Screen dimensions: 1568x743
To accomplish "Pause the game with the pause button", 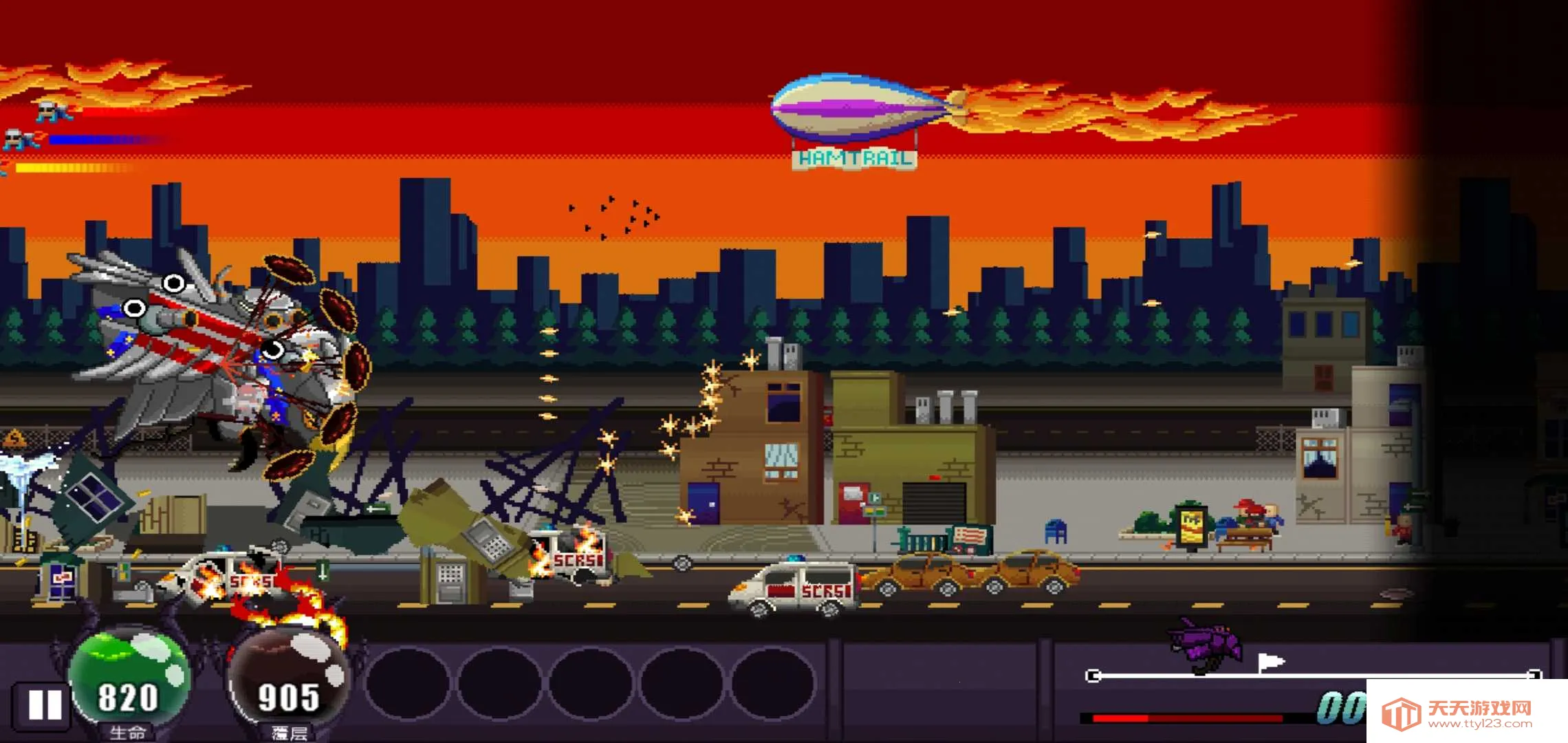I will tap(45, 705).
